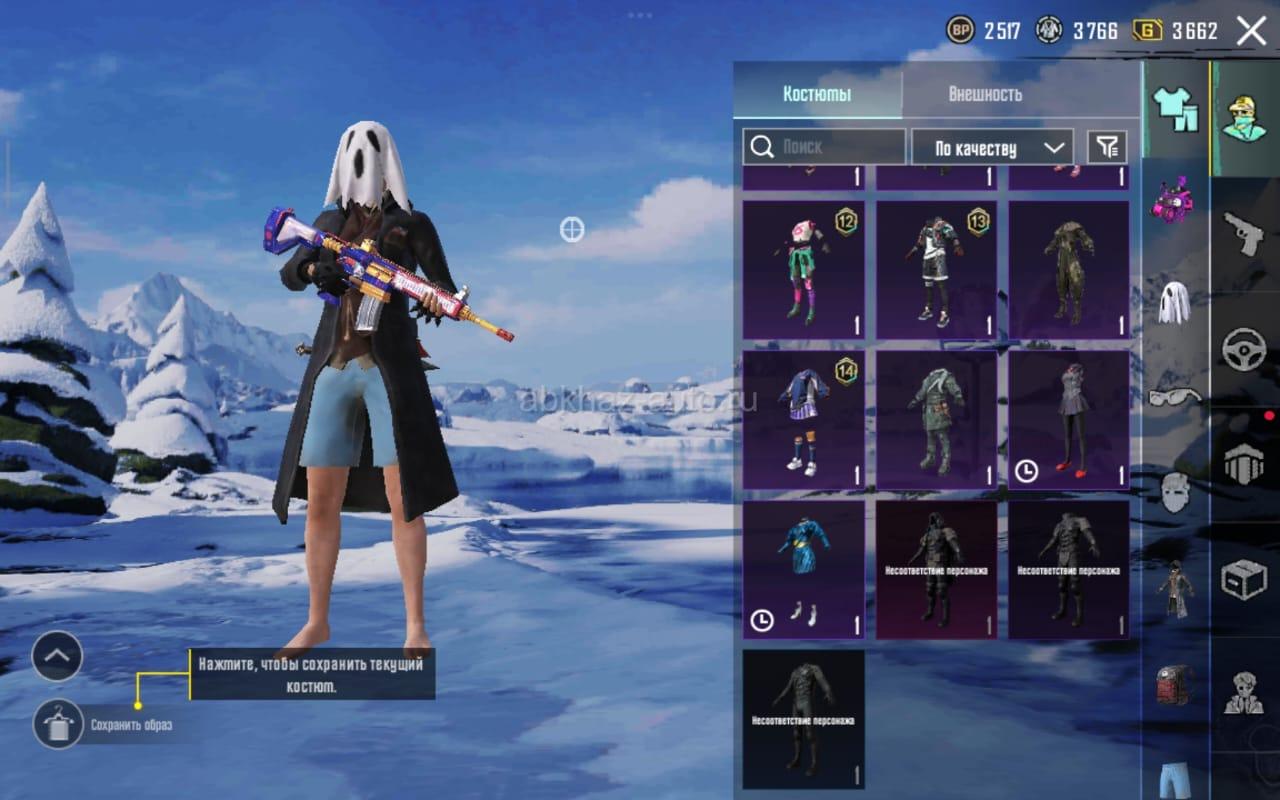Choose the level 13 black and white outfit
1280x800 pixels.
936,270
